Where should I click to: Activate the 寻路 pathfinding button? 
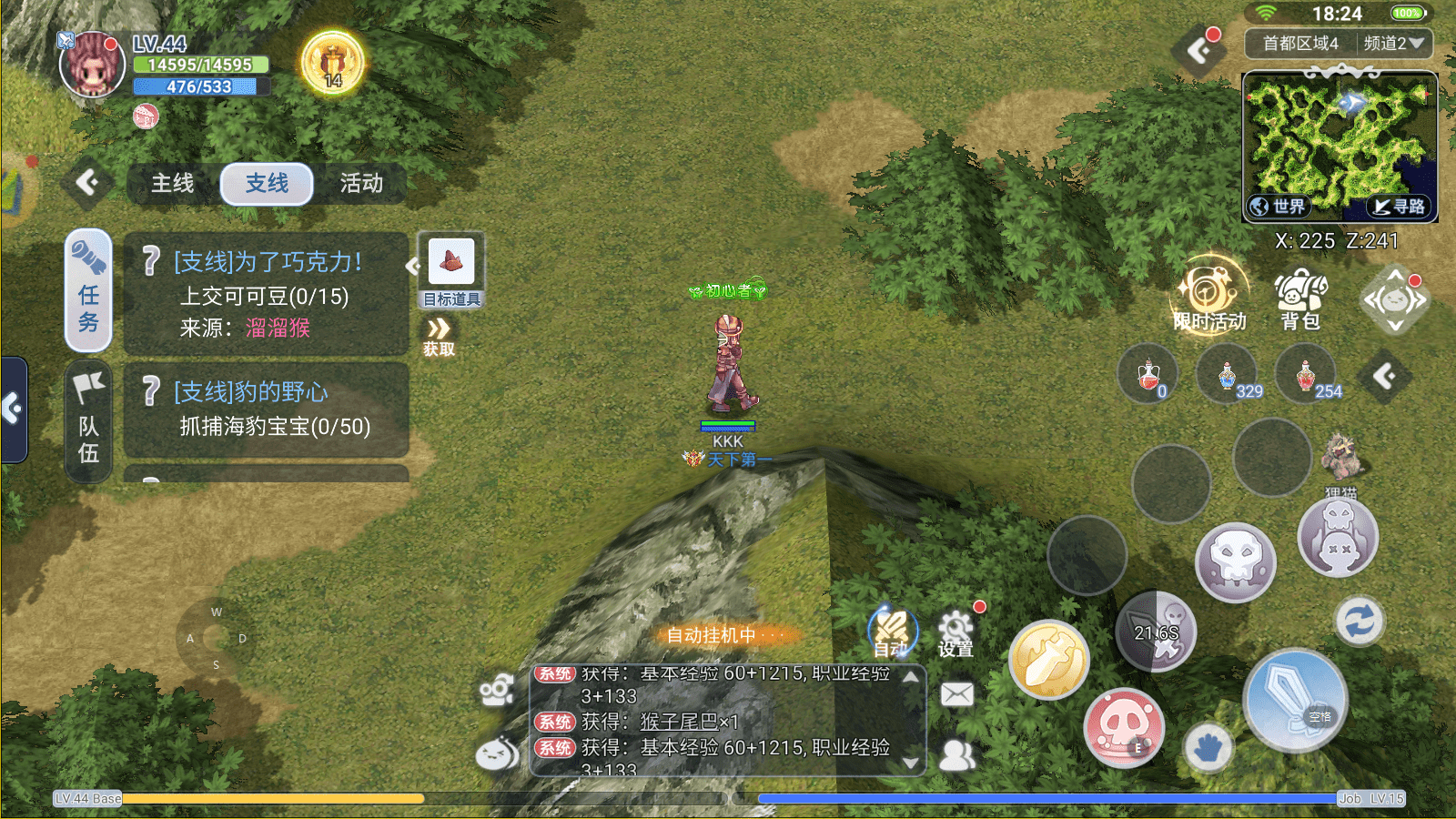pyautogui.click(x=1400, y=207)
